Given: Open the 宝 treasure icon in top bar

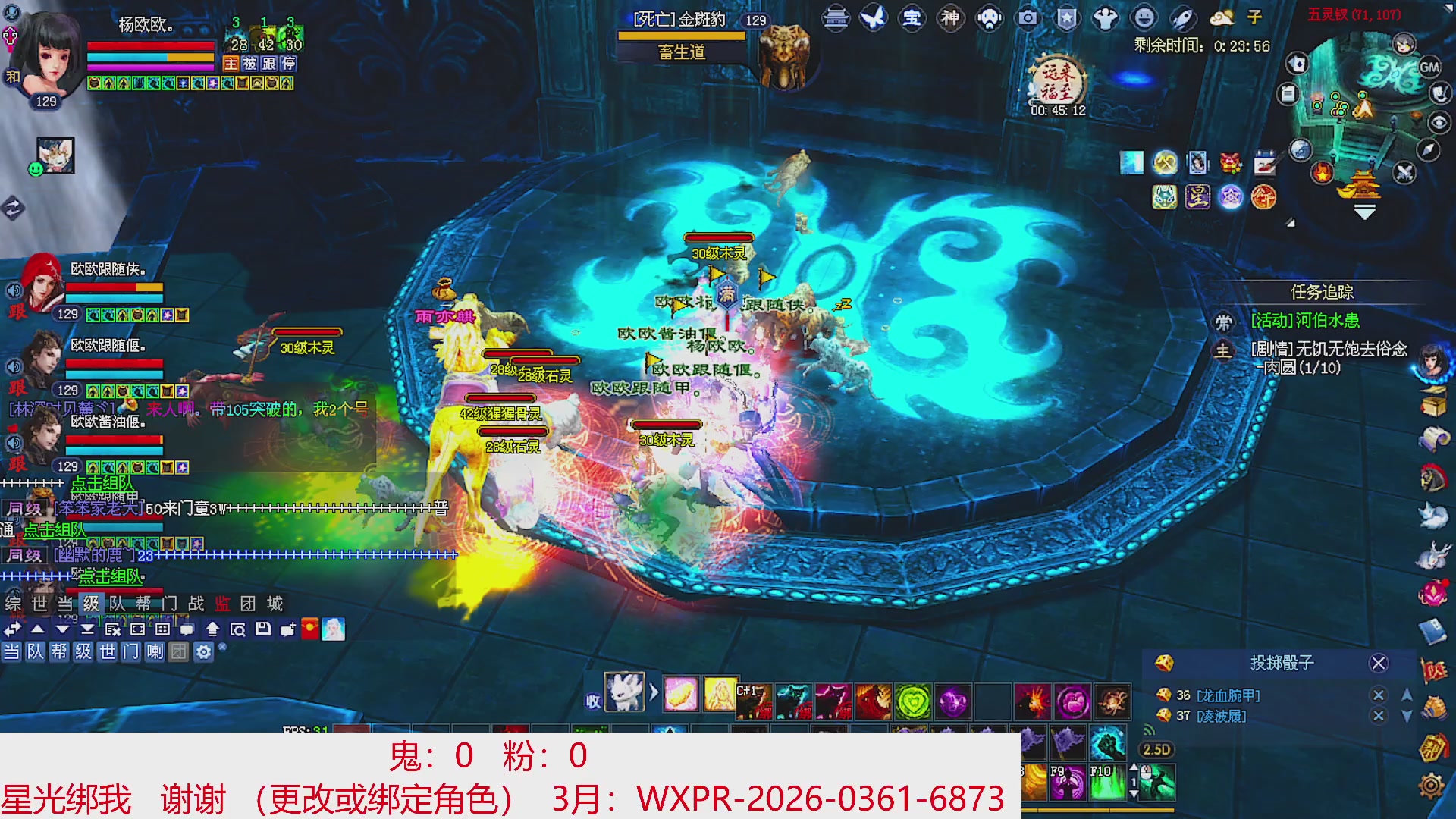Looking at the screenshot, I should [912, 19].
